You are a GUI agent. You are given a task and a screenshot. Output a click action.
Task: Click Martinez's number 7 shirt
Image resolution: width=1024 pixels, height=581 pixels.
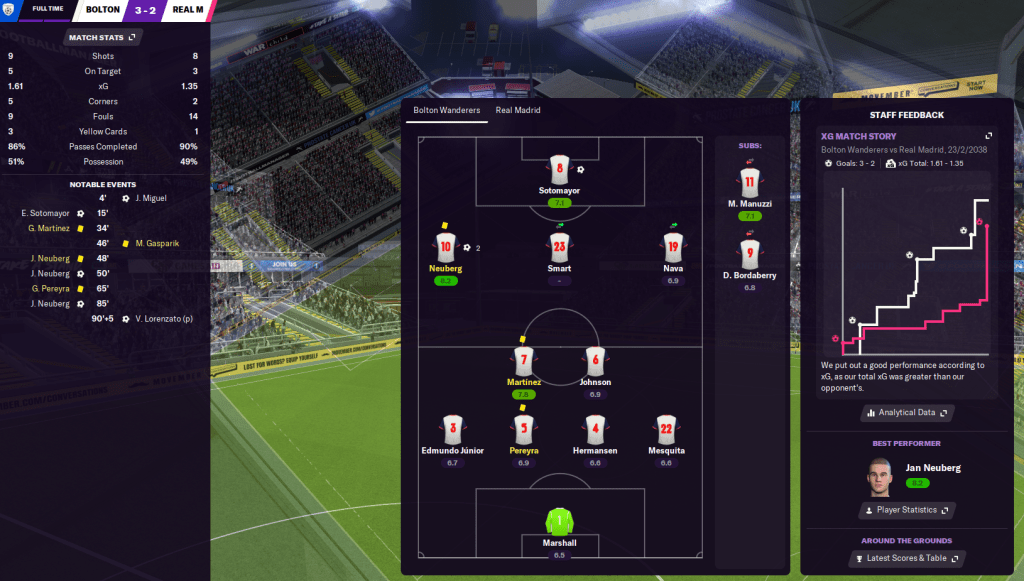click(522, 360)
